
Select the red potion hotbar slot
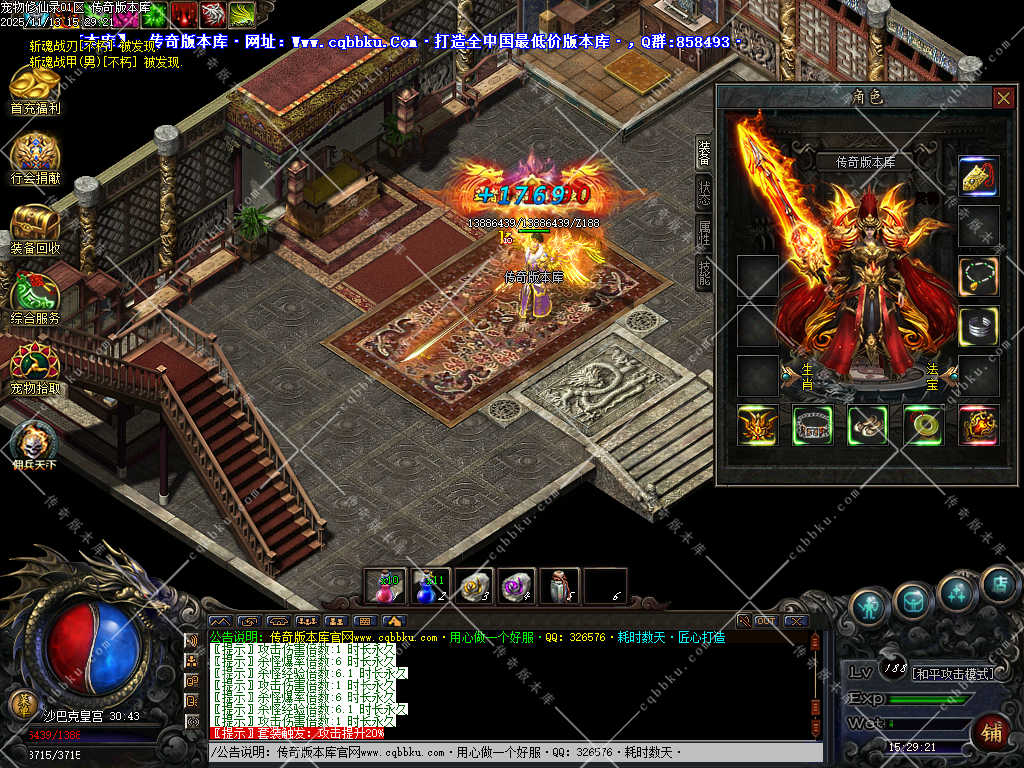[384, 586]
